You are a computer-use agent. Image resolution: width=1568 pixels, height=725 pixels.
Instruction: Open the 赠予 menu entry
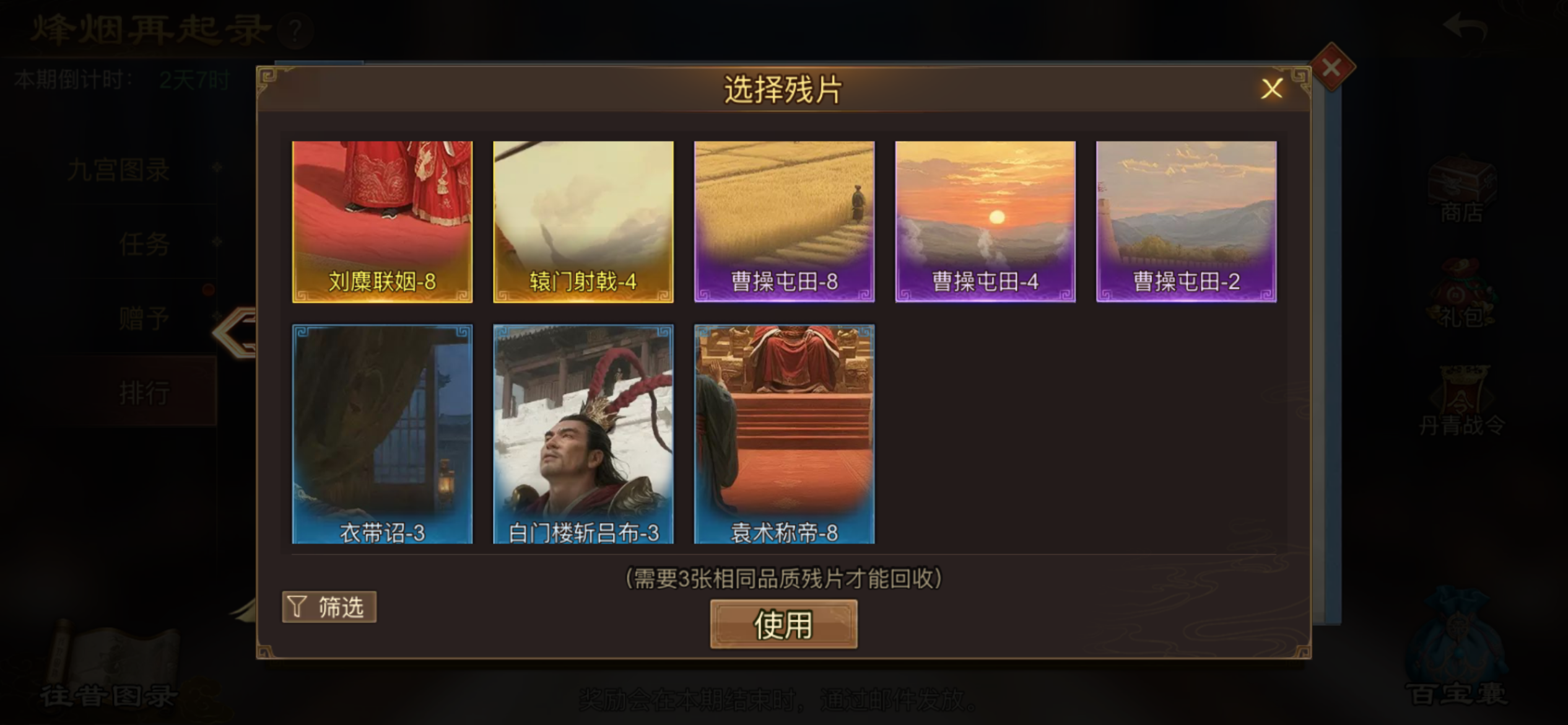[x=144, y=318]
